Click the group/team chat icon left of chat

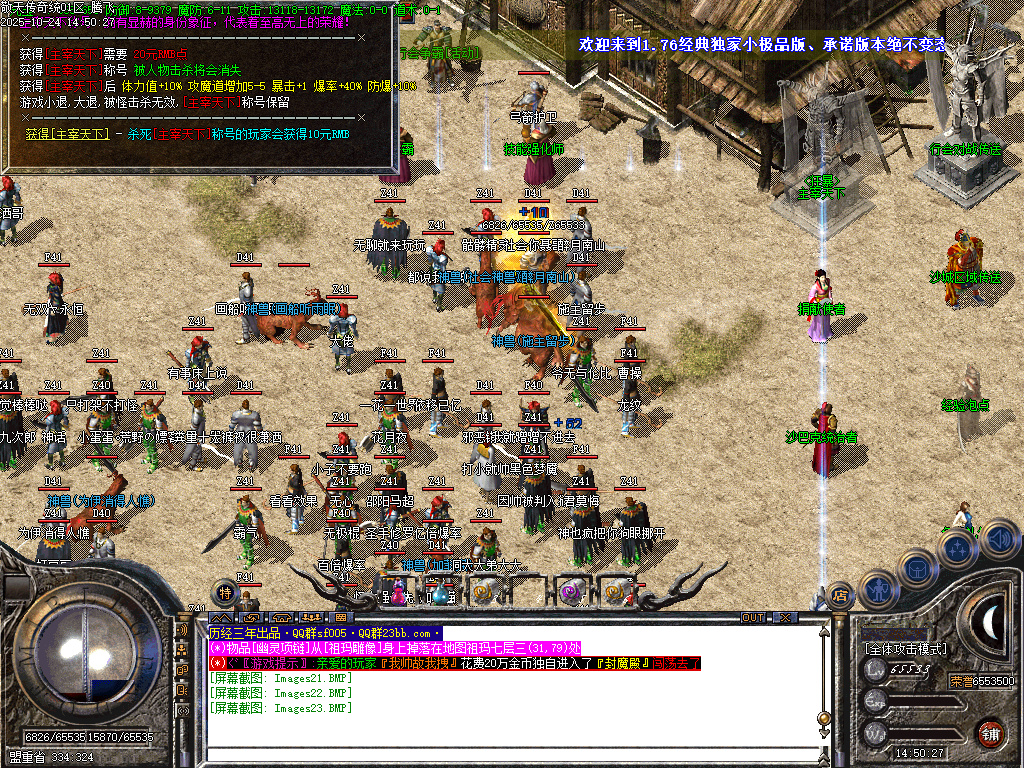point(183,650)
